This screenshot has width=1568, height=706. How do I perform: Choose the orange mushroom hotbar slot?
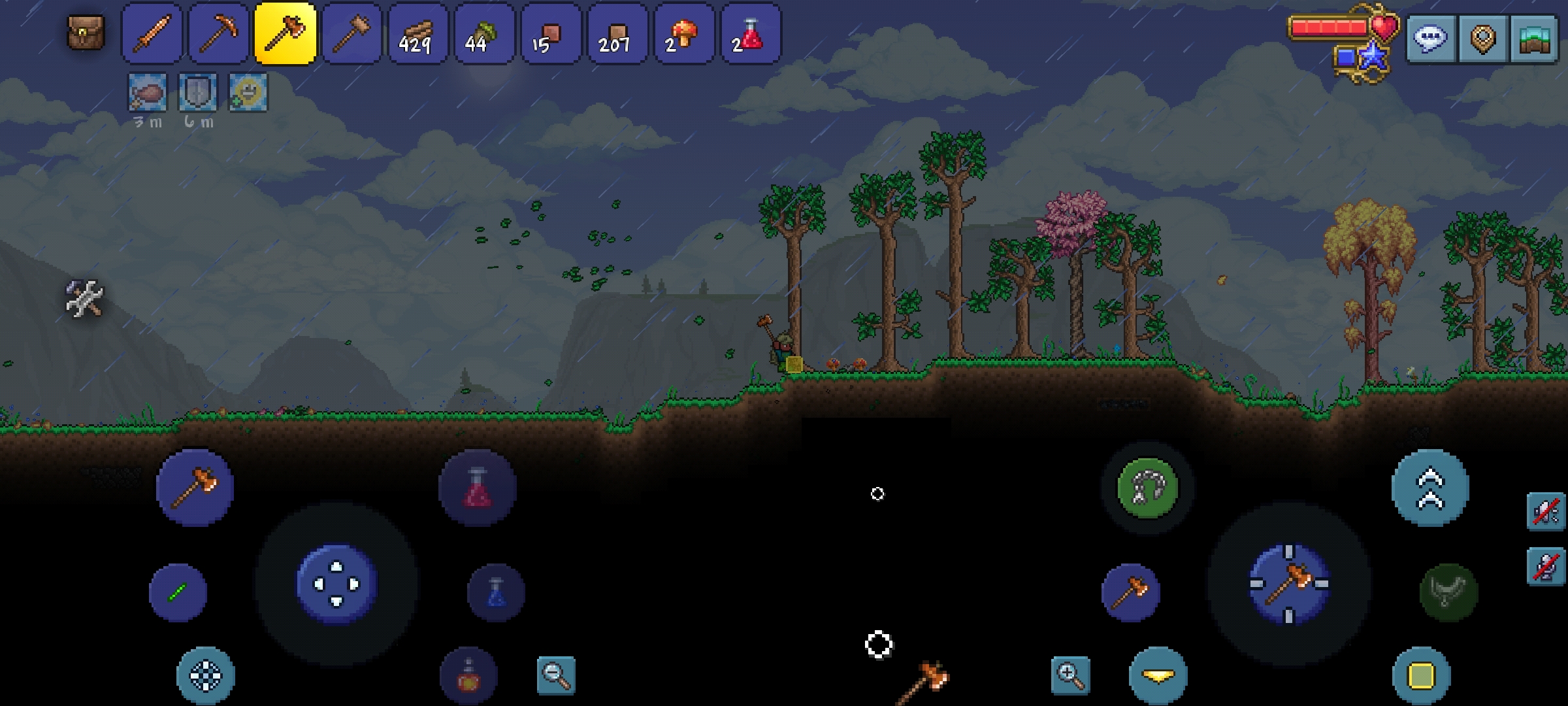pos(684,34)
